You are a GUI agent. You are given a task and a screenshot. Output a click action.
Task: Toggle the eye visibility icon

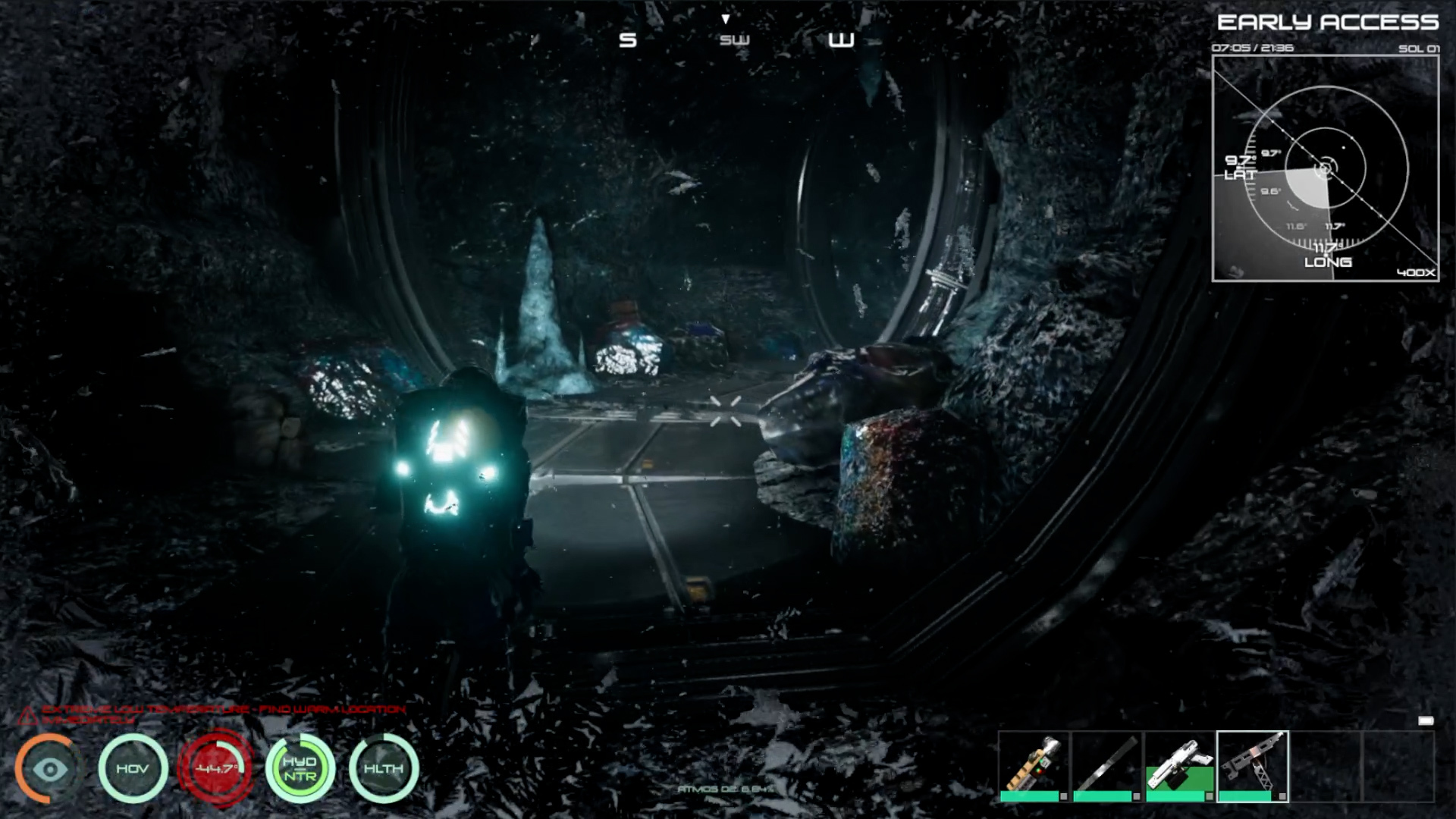click(50, 769)
